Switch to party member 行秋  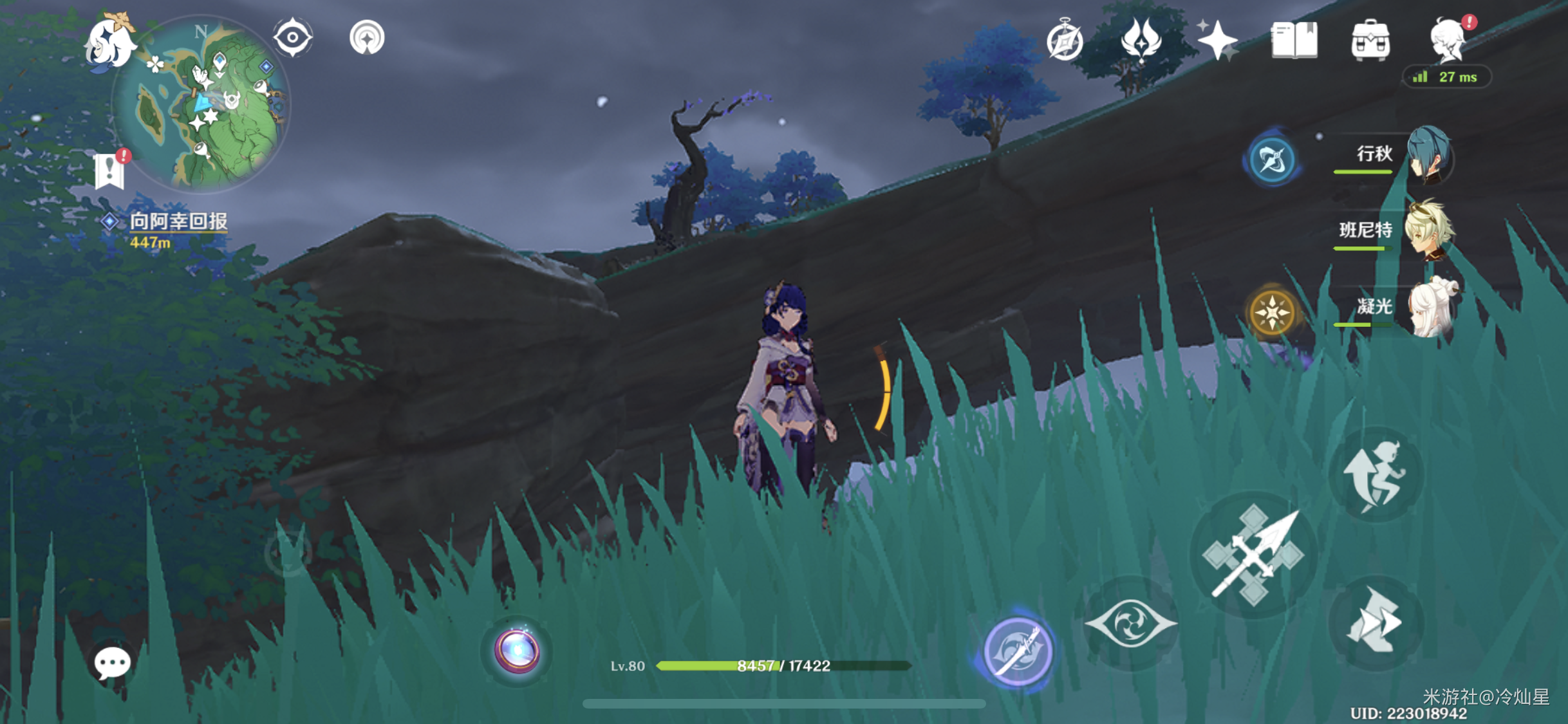[x=1428, y=156]
